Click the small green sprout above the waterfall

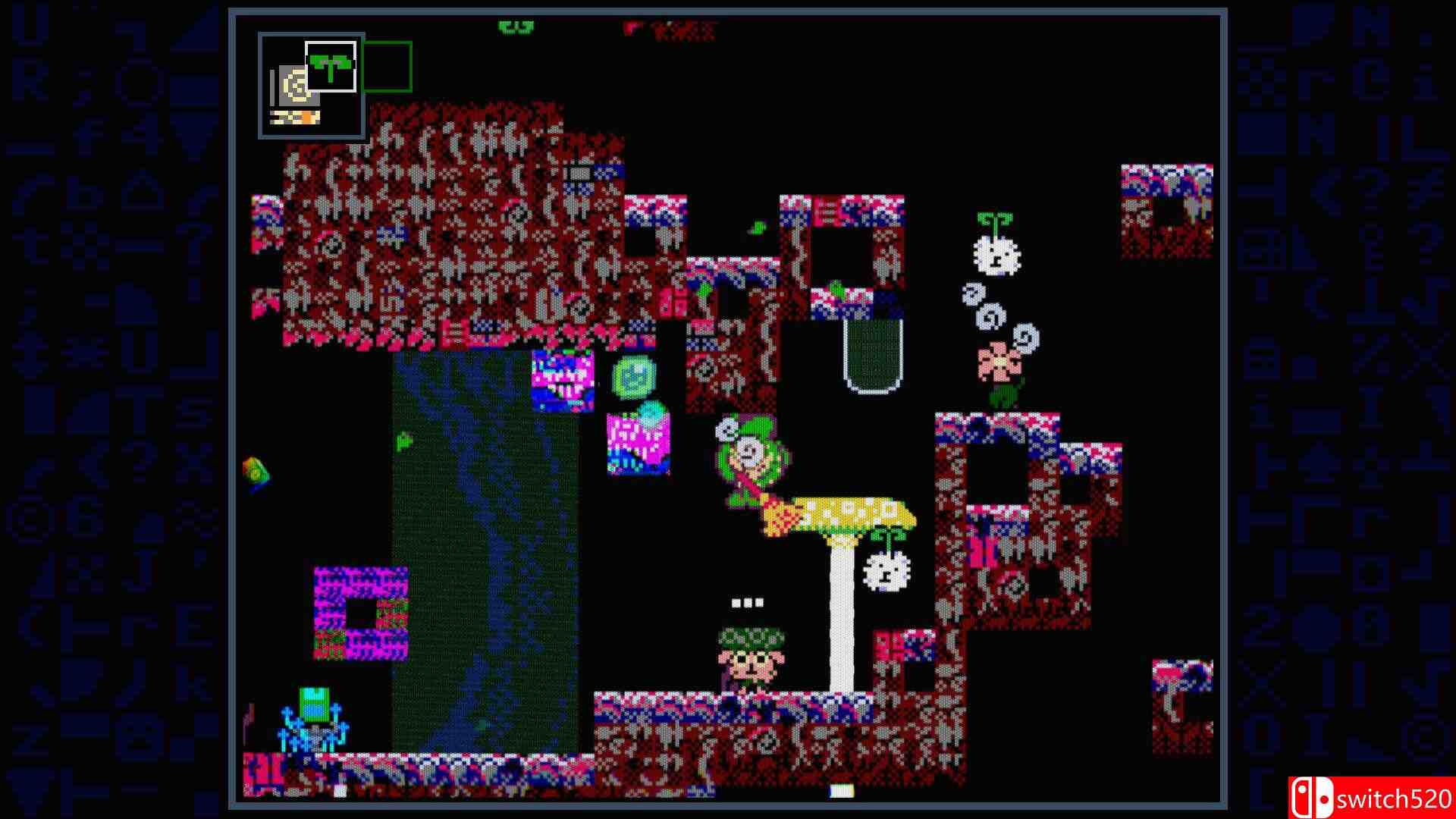pyautogui.click(x=403, y=442)
